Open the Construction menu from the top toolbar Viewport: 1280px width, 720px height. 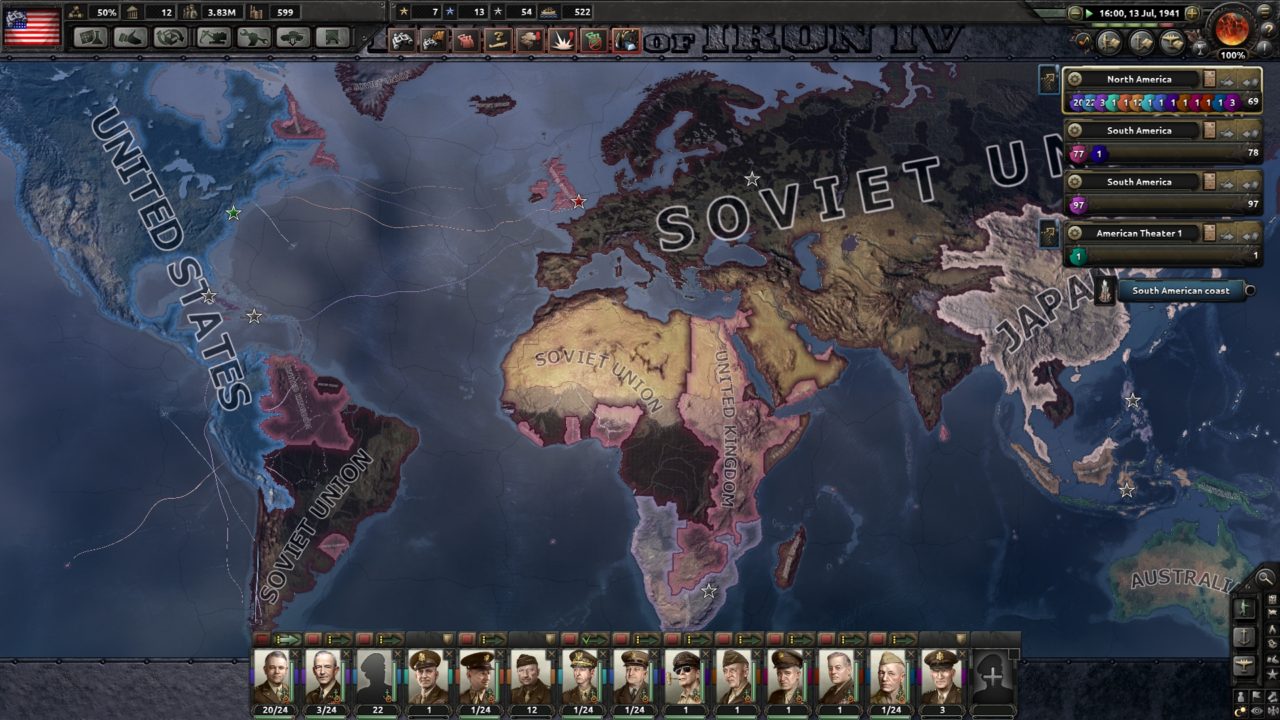pos(212,38)
